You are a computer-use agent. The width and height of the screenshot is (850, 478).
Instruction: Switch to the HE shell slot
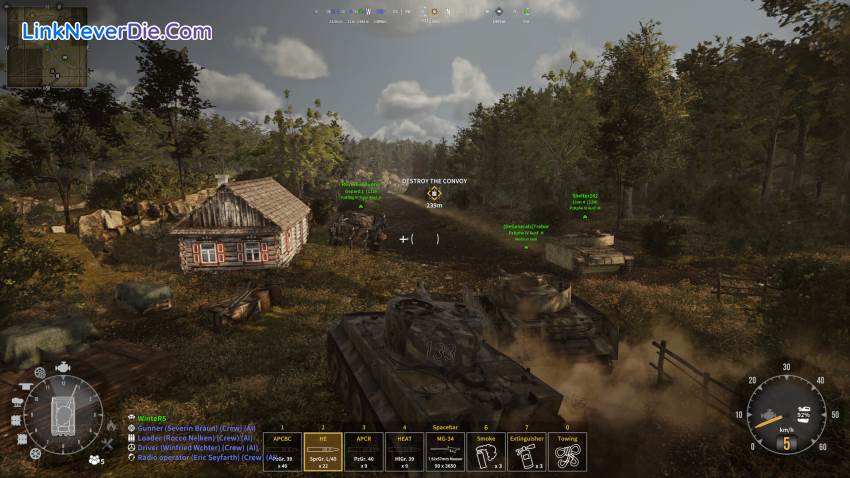click(323, 451)
